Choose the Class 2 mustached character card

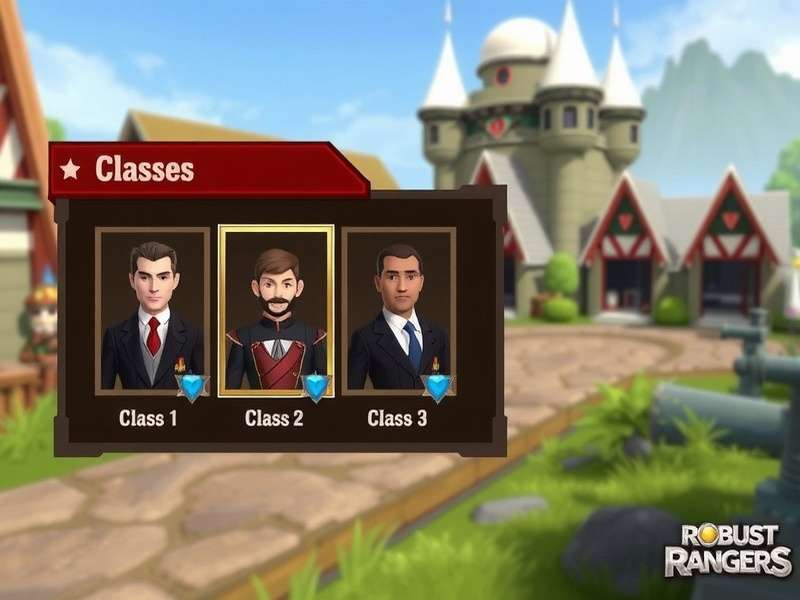click(x=276, y=311)
